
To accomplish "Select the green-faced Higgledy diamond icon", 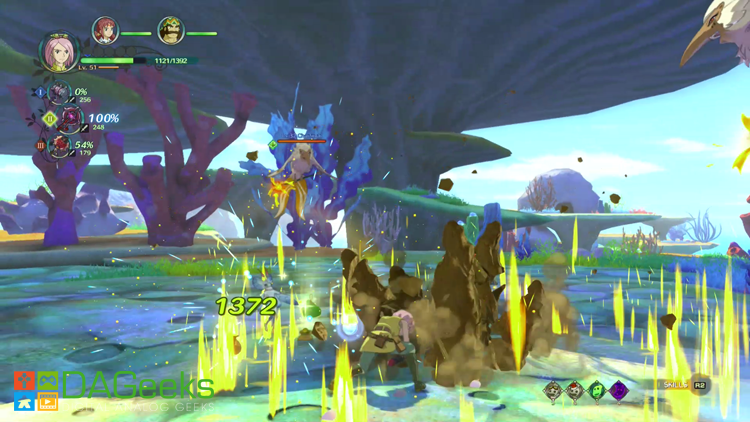I will coord(597,390).
